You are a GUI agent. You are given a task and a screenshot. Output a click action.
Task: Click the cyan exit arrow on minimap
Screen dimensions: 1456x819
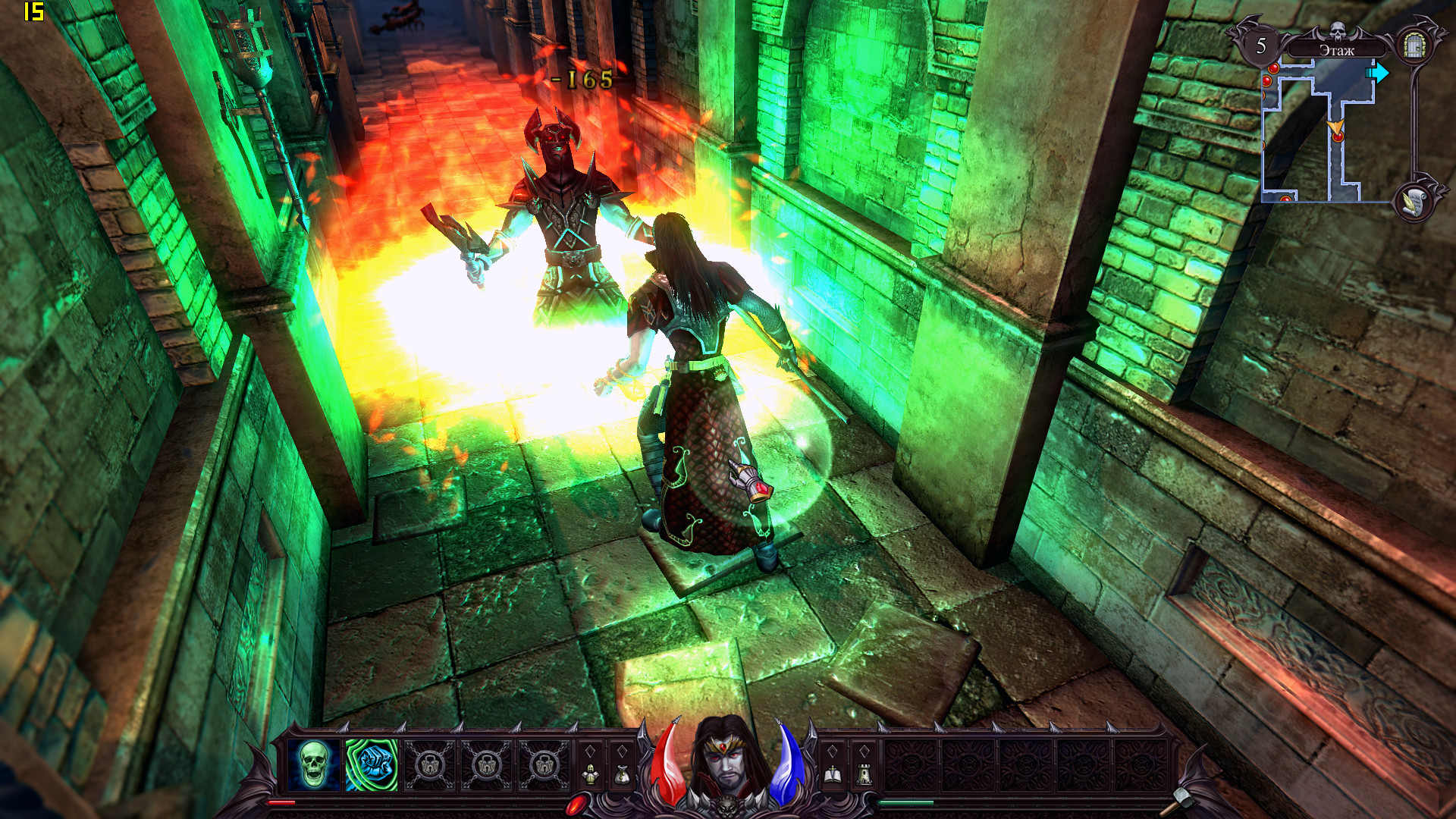[x=1379, y=73]
